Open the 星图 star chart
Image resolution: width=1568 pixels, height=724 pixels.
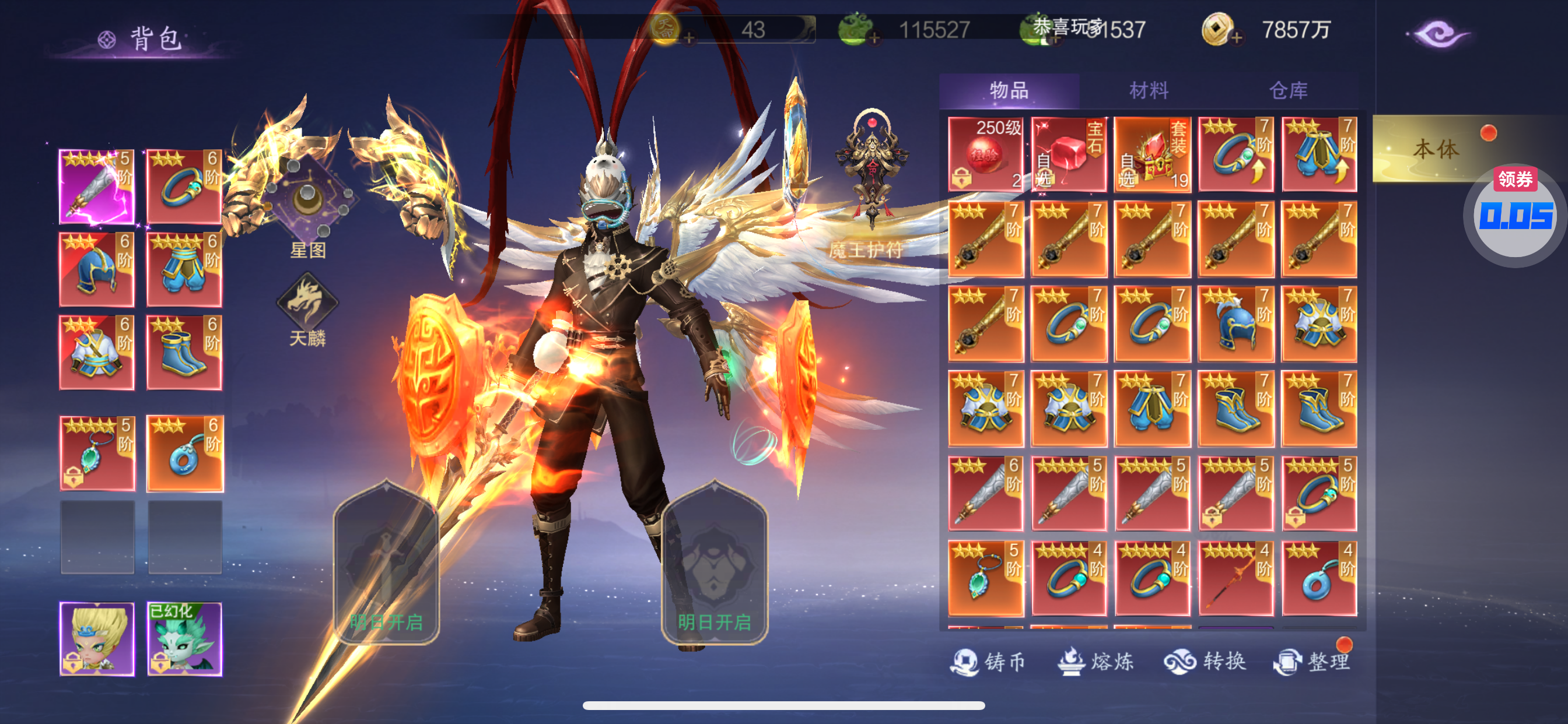[307, 207]
